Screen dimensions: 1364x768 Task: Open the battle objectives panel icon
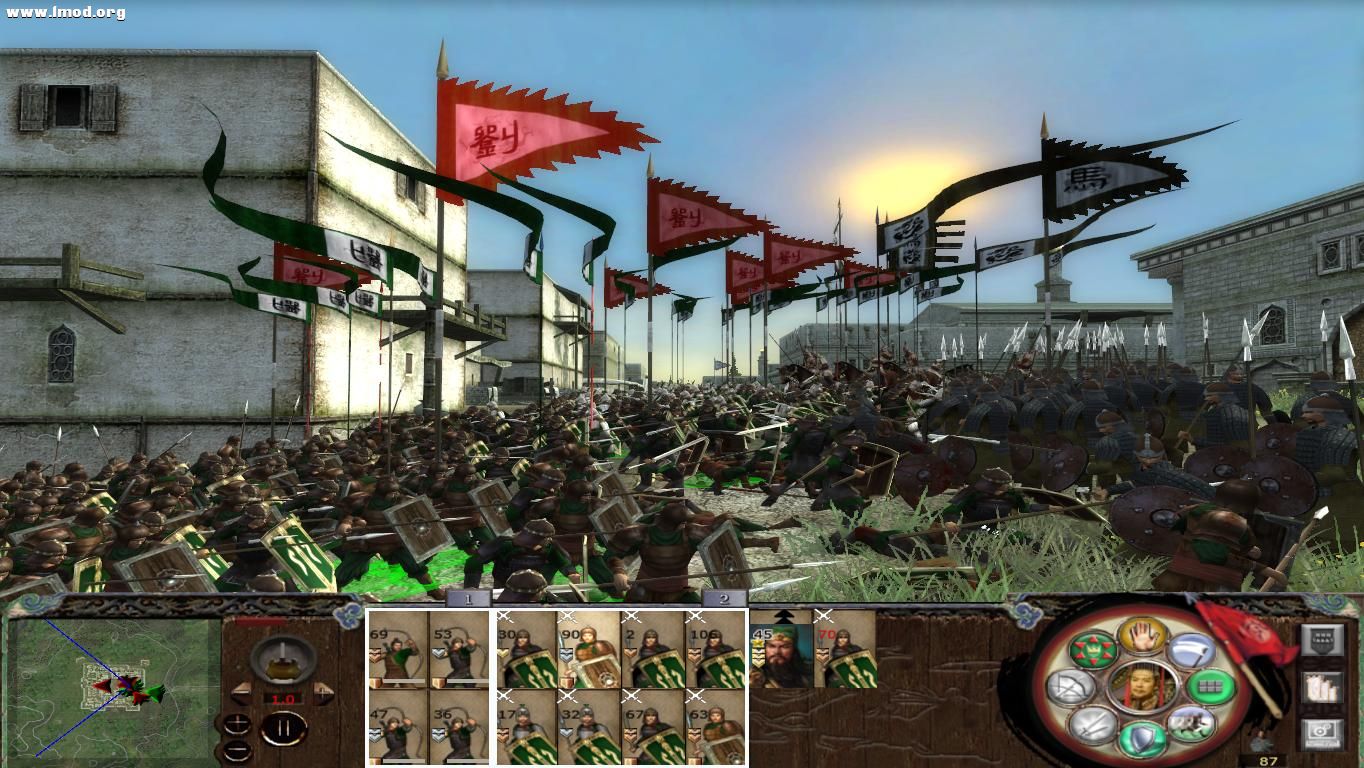1323,638
